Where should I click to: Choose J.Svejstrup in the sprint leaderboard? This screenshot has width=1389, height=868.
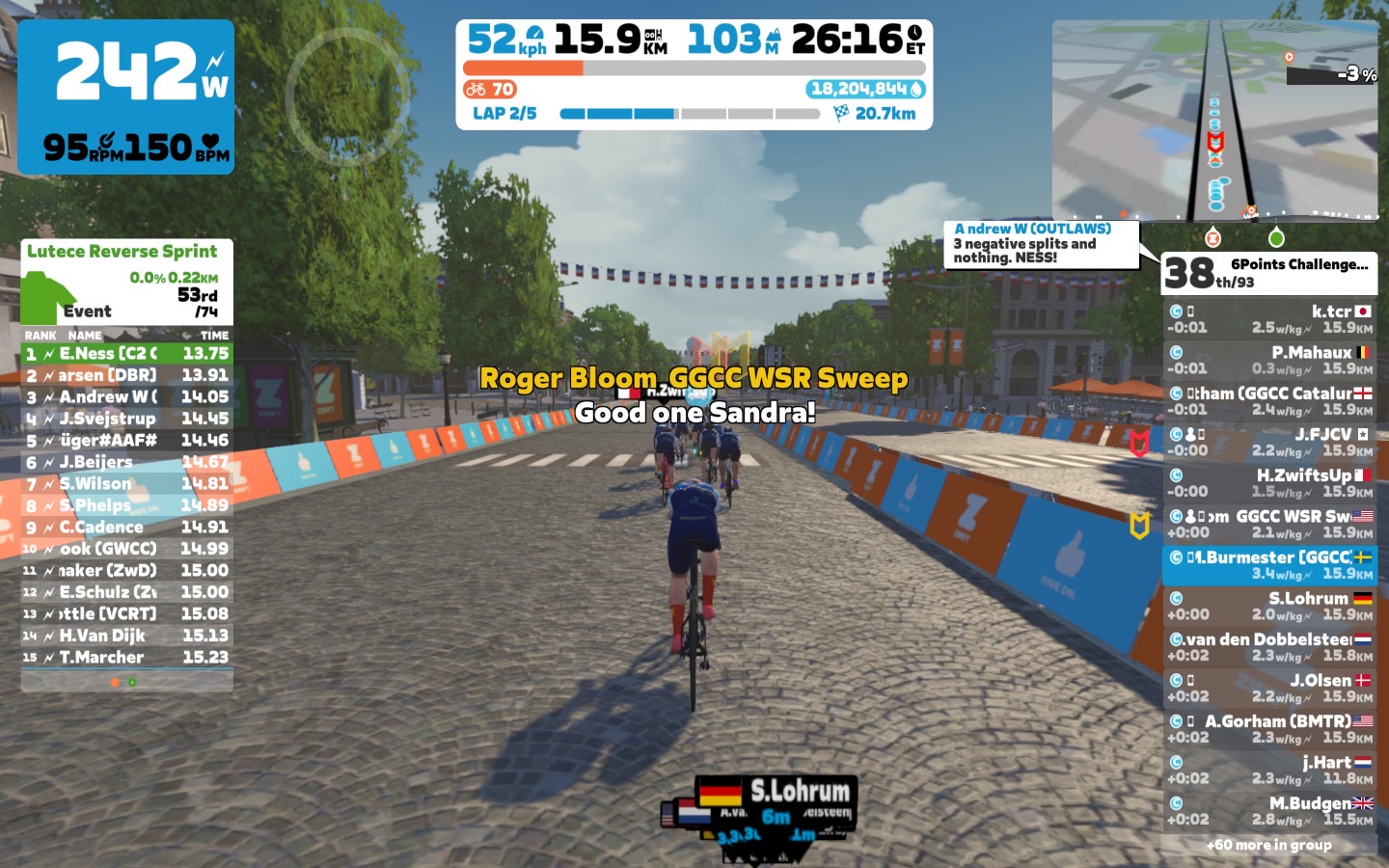126,419
